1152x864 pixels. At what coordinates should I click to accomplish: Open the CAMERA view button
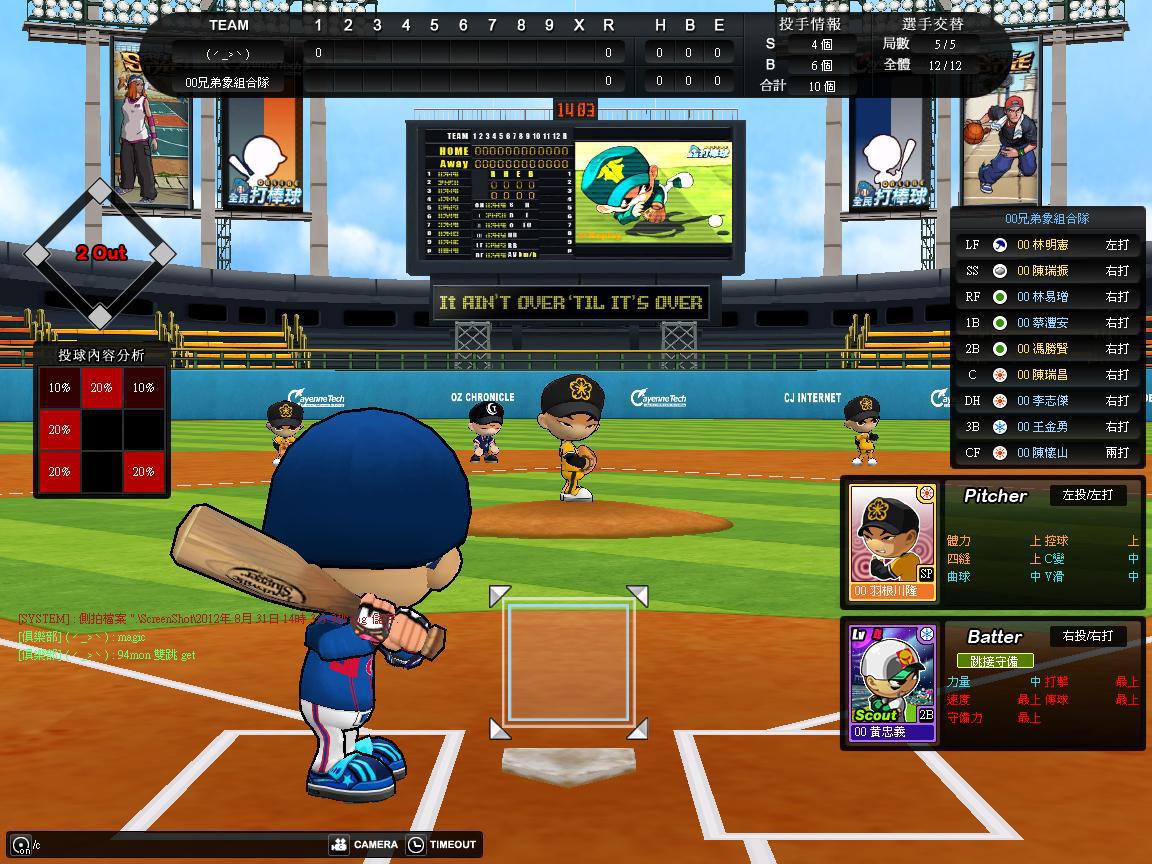(x=364, y=845)
